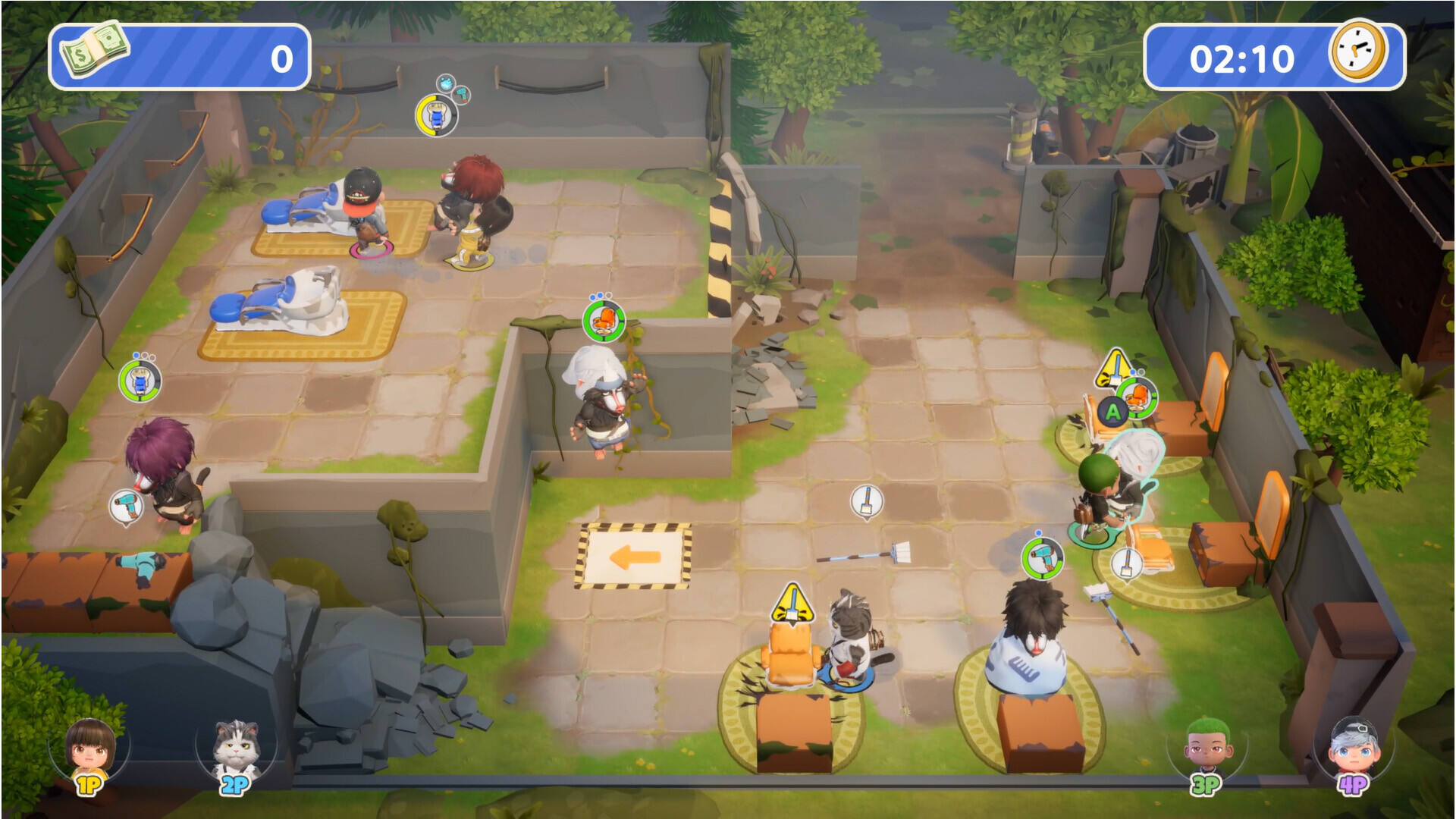Select the 1P brown-haired girl portrait

pos(90,748)
